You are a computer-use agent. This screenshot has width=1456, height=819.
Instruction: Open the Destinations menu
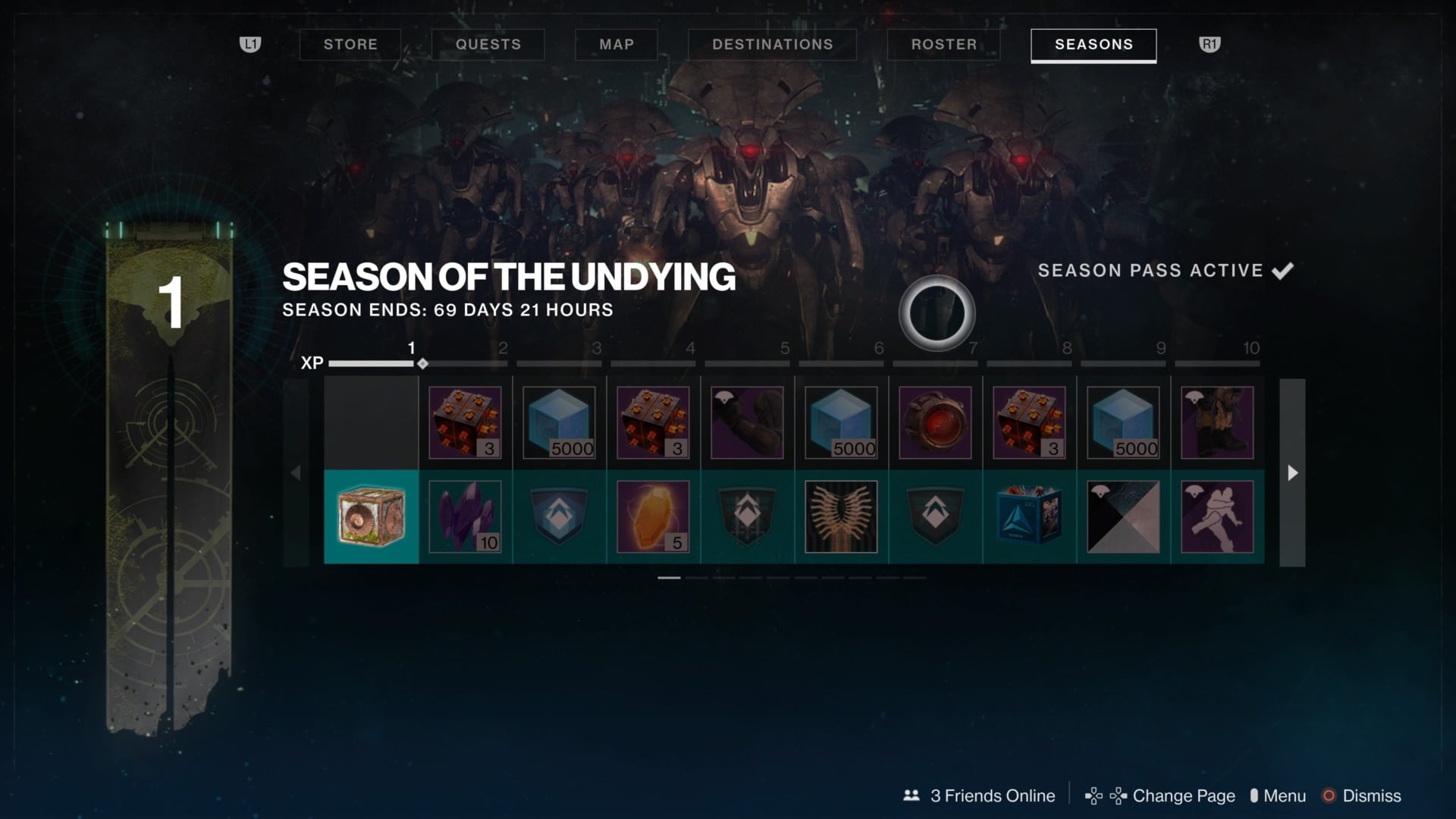(772, 44)
